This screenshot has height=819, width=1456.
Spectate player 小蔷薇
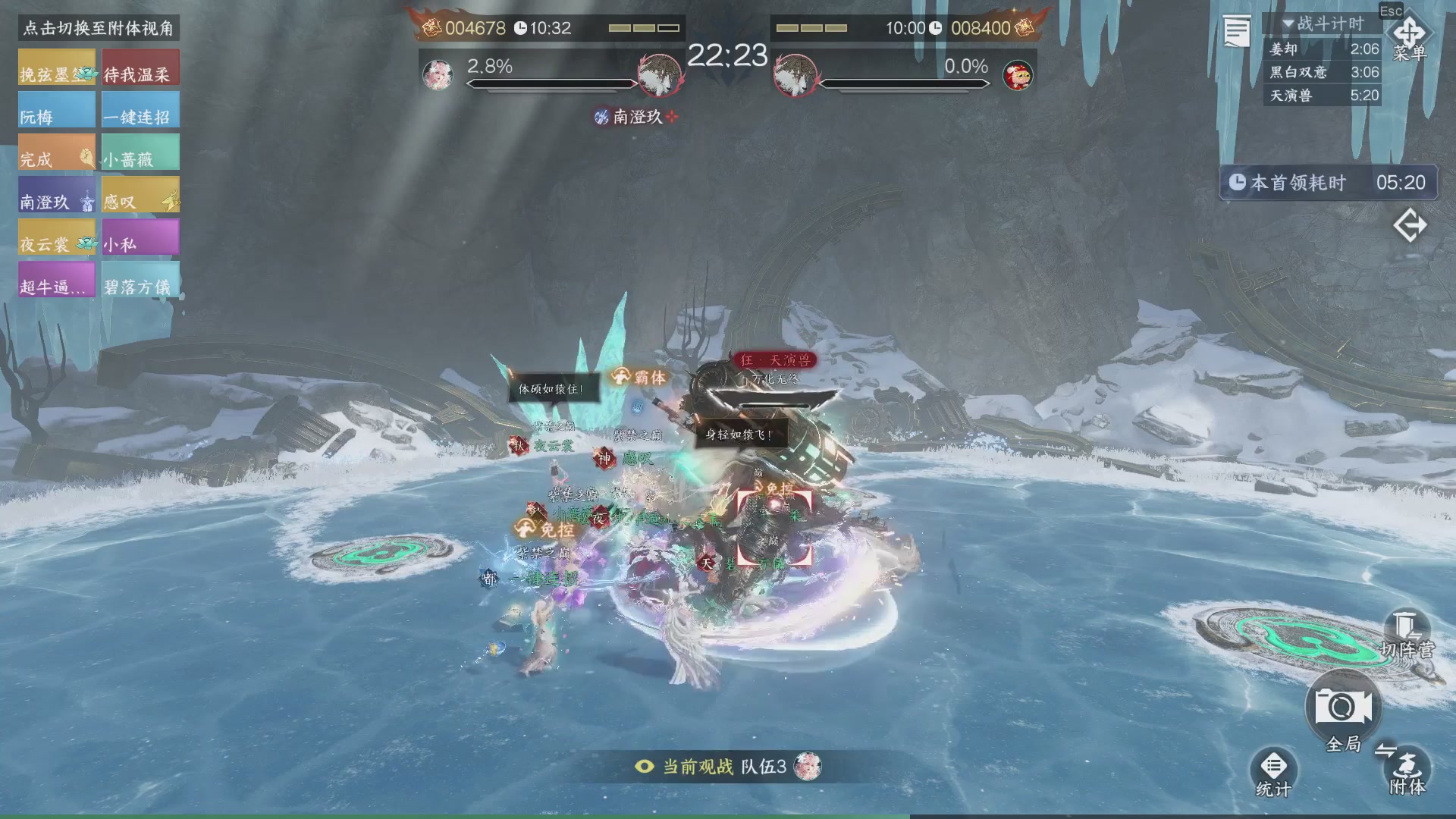[x=140, y=152]
